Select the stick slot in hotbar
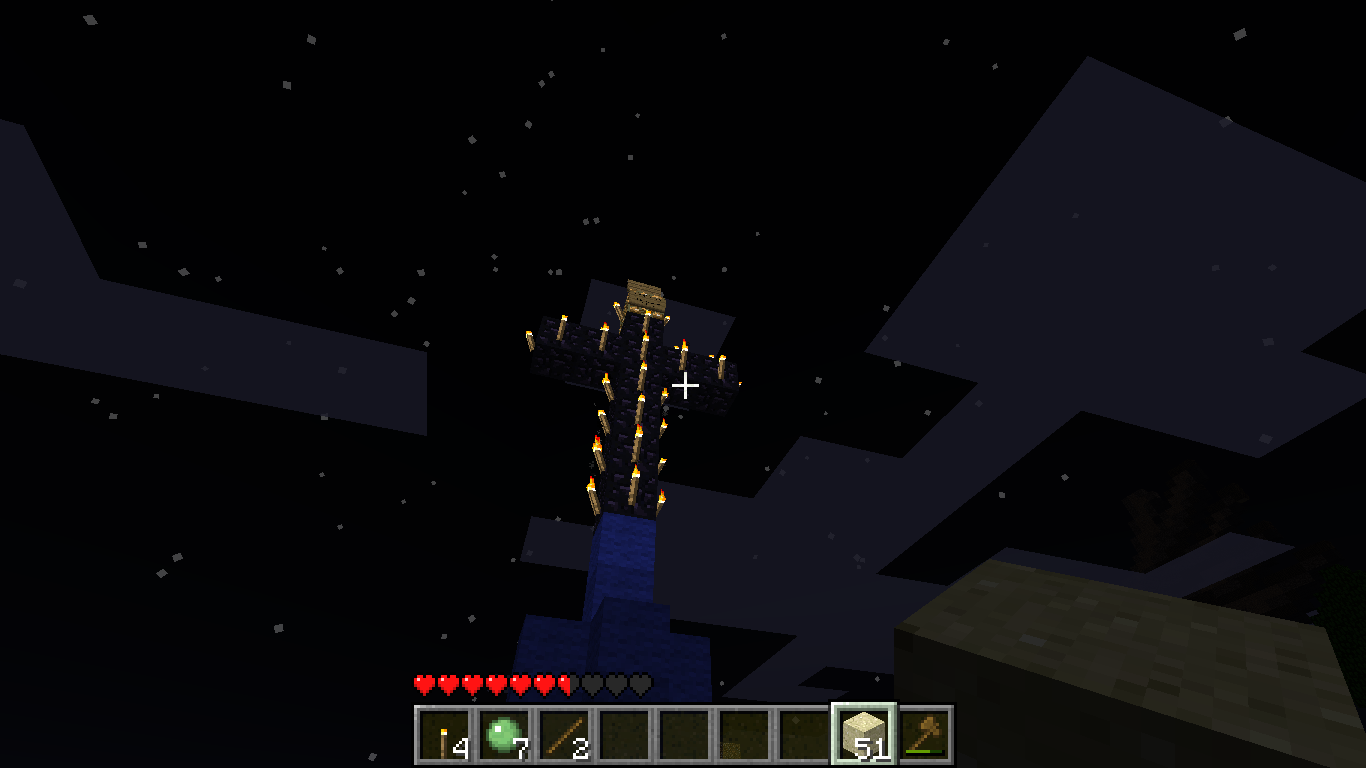The width and height of the screenshot is (1366, 768). pyautogui.click(x=564, y=736)
